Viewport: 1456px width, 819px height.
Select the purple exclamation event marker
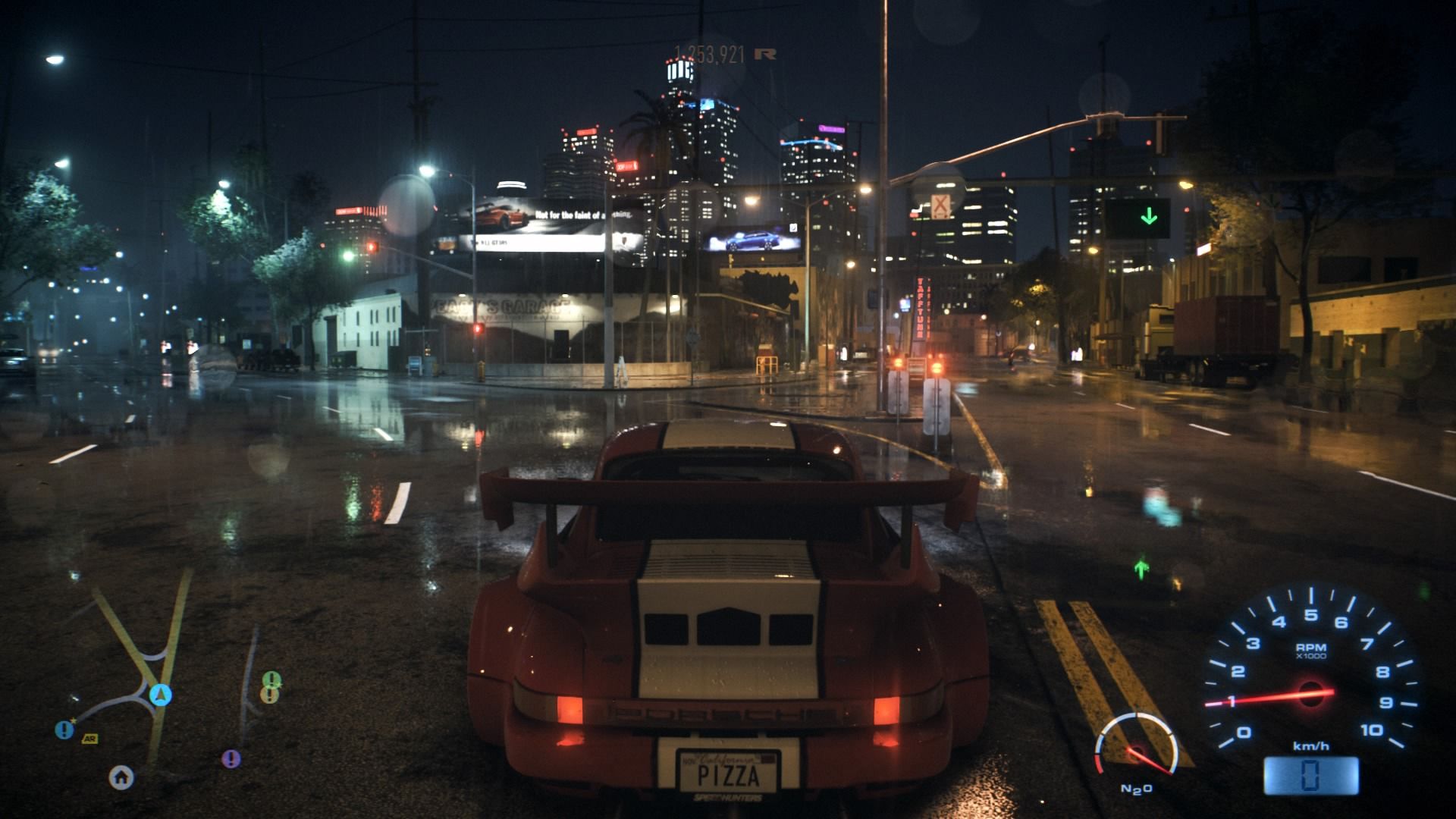[231, 758]
